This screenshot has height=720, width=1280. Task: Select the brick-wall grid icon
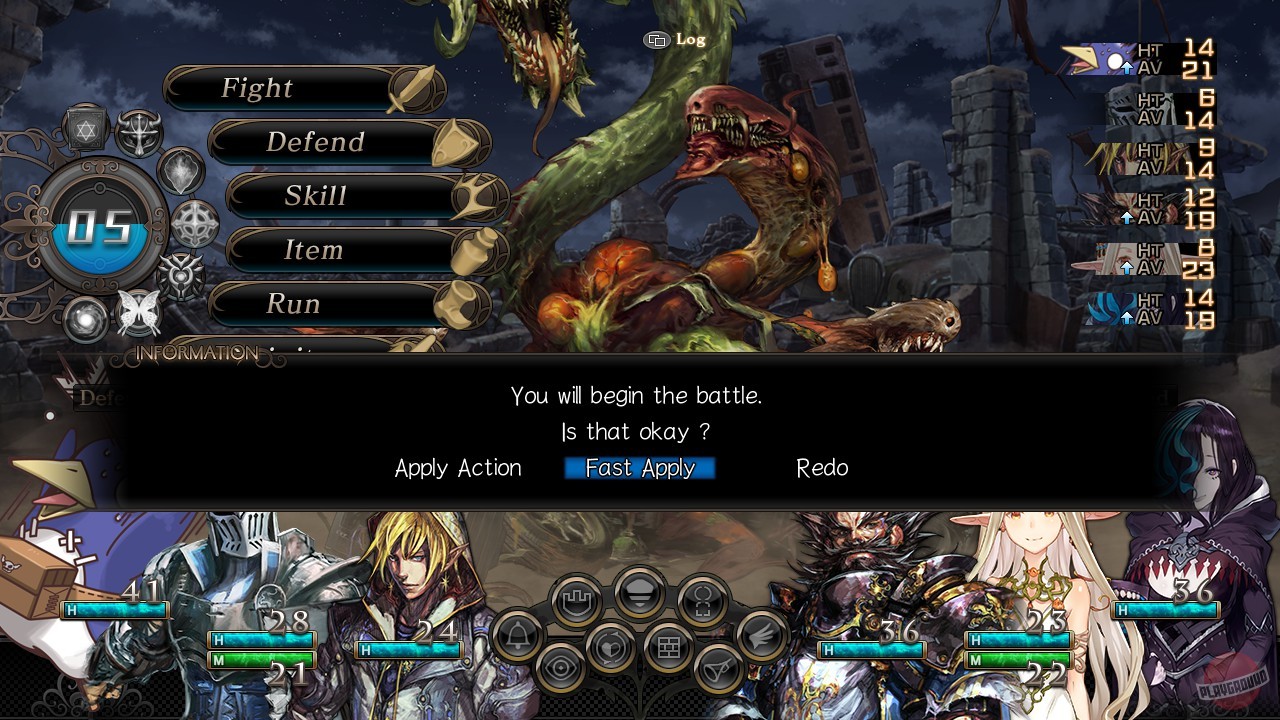pos(668,646)
